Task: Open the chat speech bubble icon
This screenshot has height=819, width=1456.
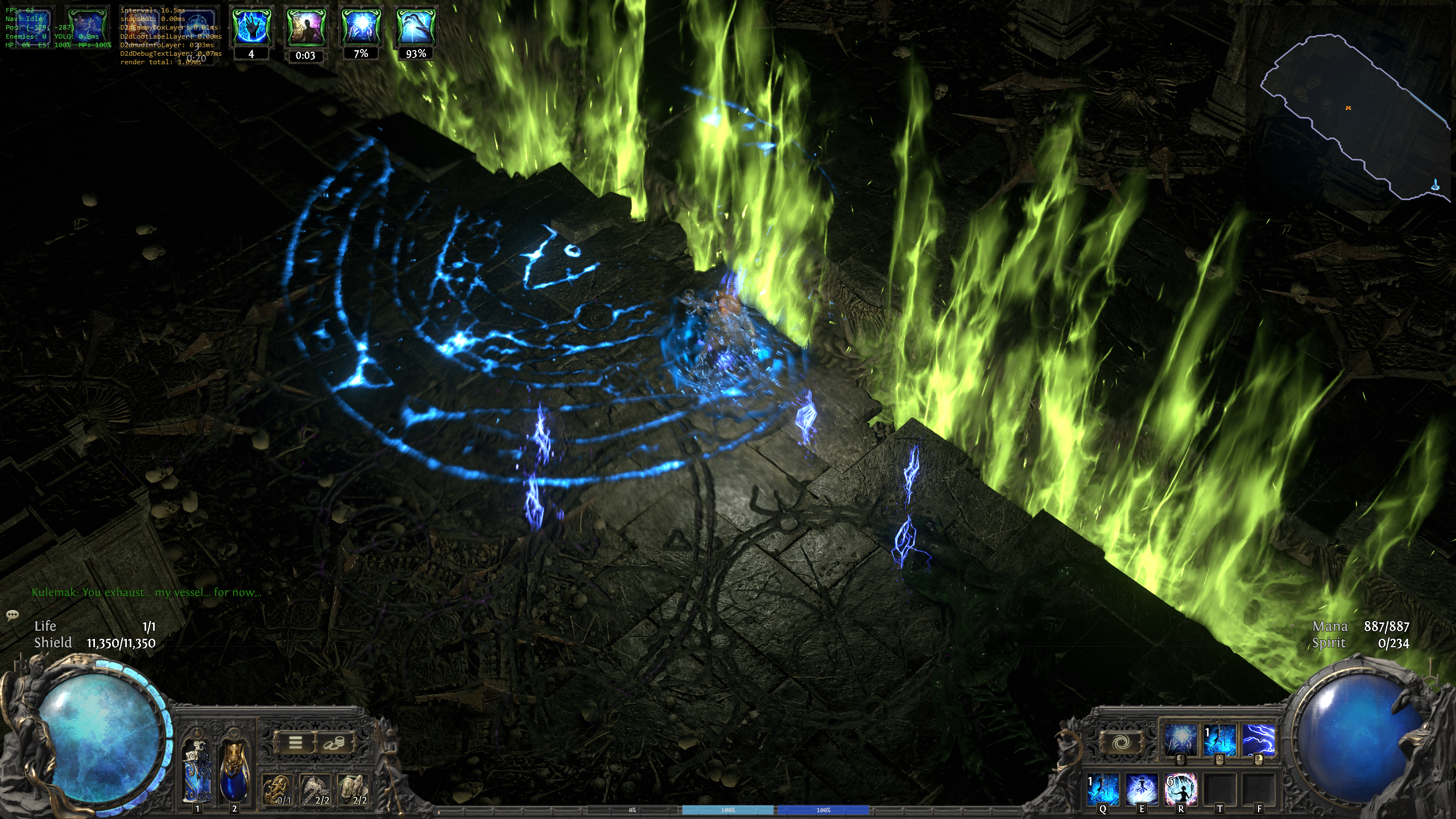Action: click(x=12, y=615)
